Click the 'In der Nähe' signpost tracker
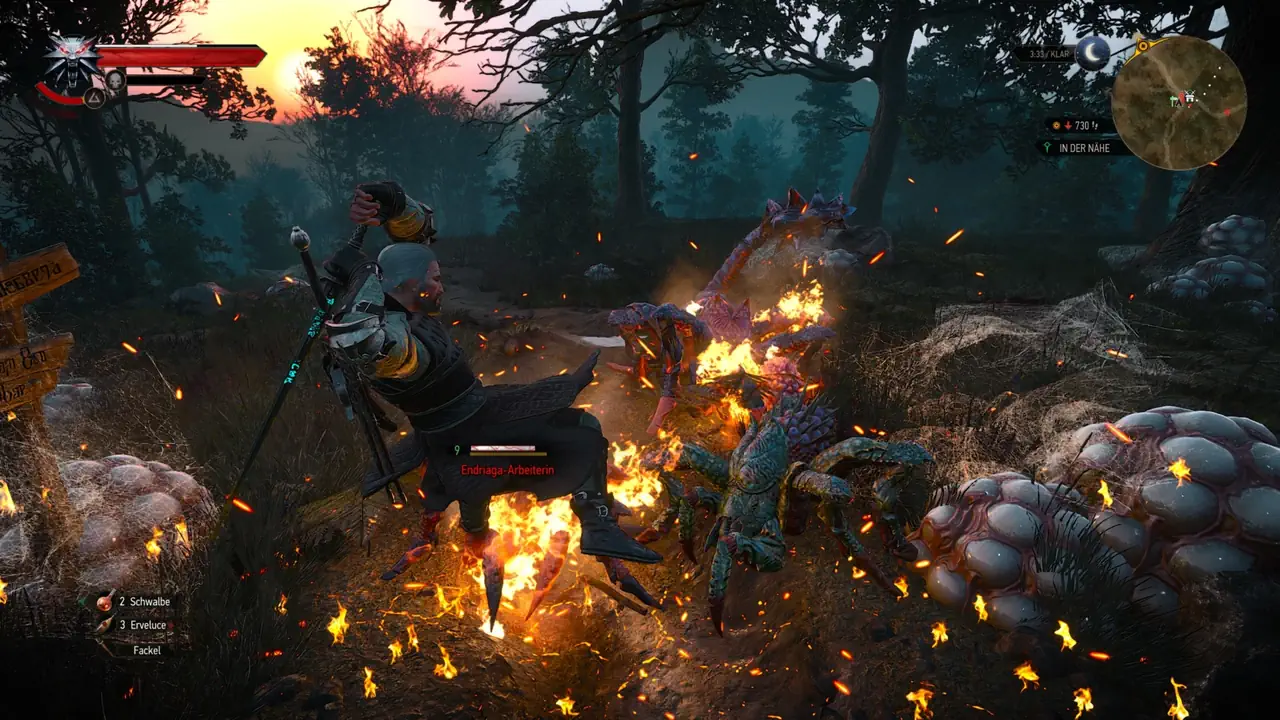1280x720 pixels. tap(1086, 148)
